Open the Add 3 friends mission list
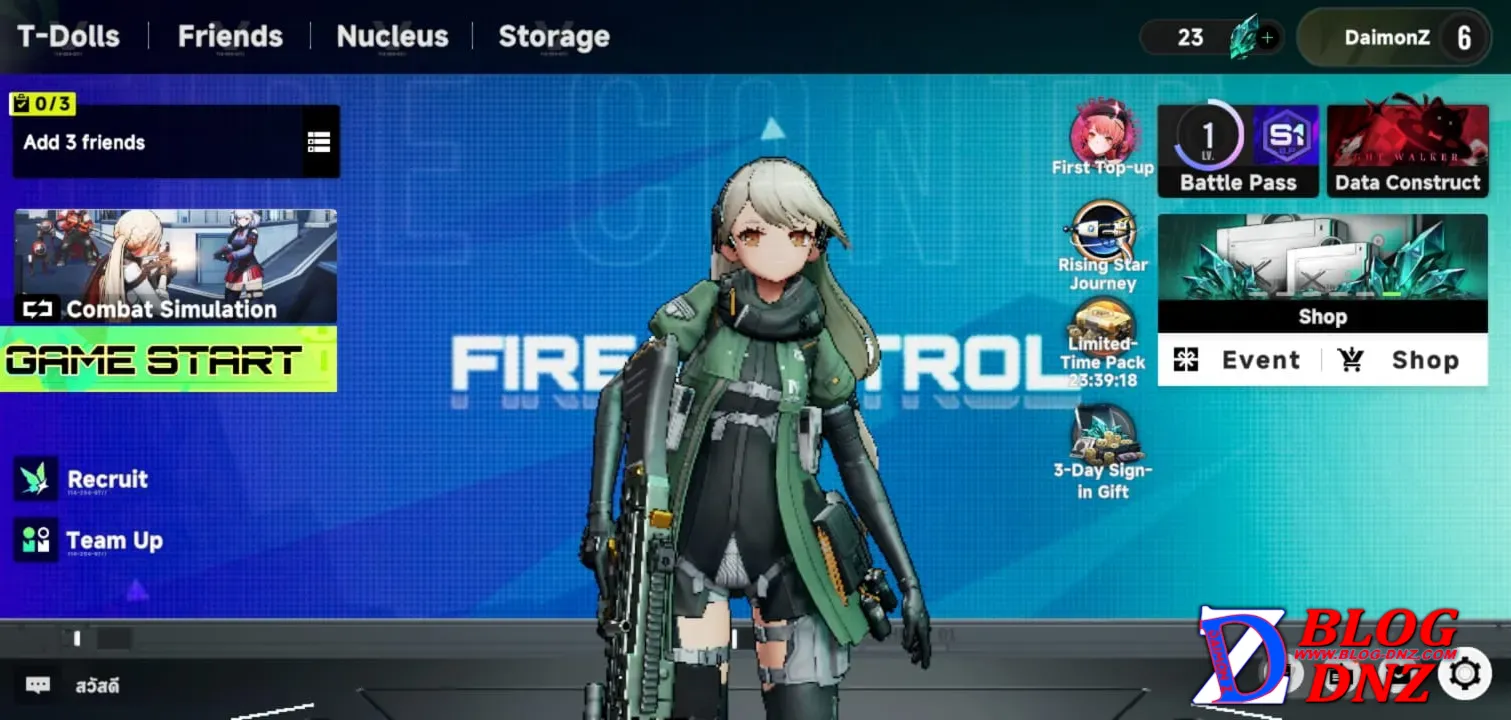Screen dimensions: 1511x720 point(318,142)
